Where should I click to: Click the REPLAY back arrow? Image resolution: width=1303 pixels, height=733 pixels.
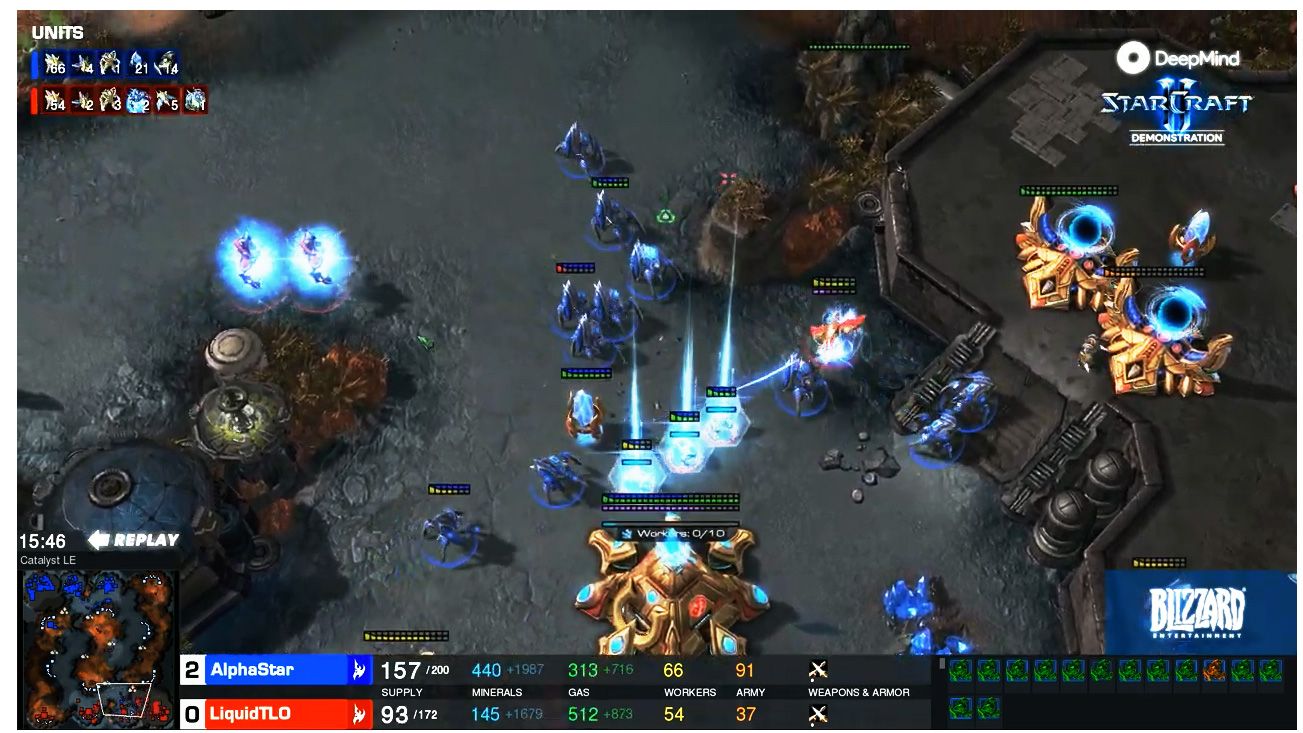pyautogui.click(x=97, y=539)
